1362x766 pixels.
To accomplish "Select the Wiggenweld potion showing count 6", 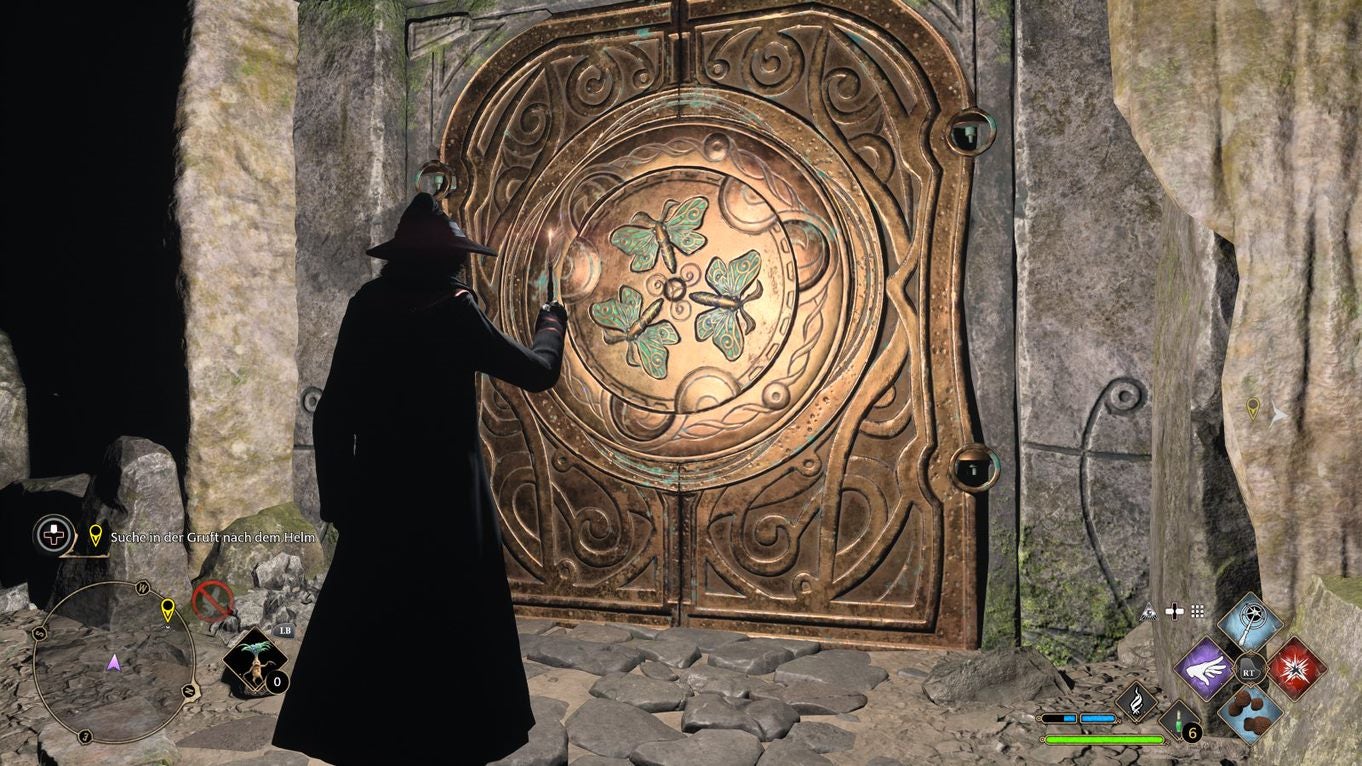I will (1177, 720).
